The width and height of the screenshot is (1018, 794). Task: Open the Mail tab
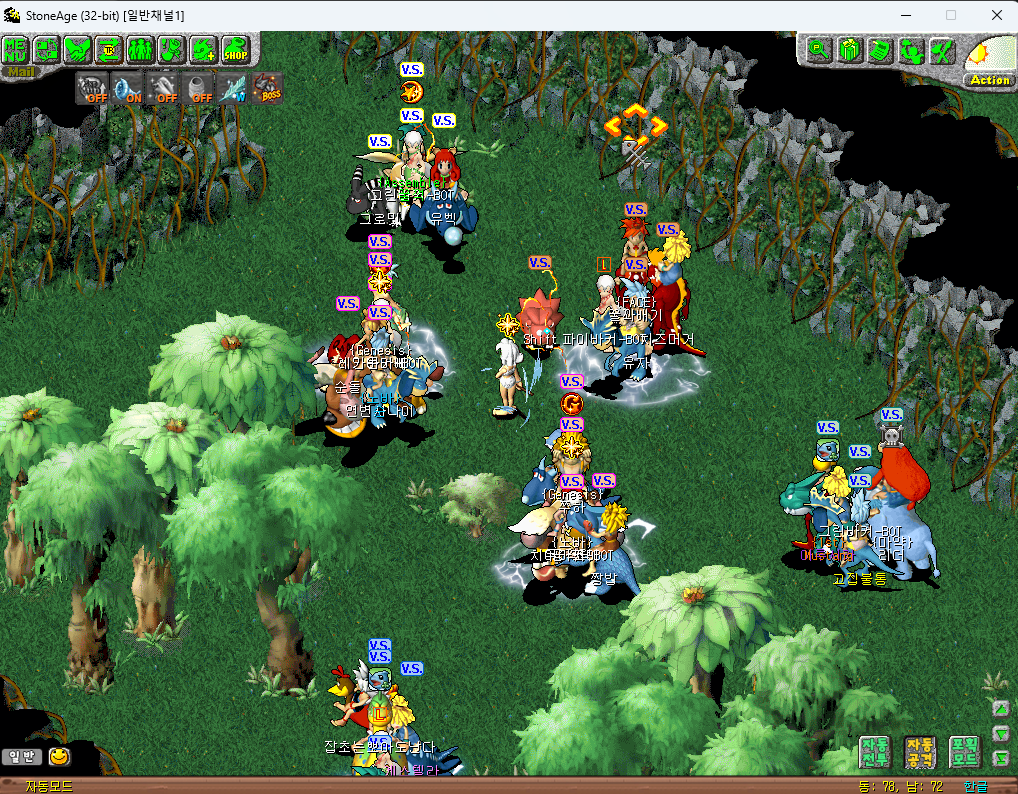[16, 70]
